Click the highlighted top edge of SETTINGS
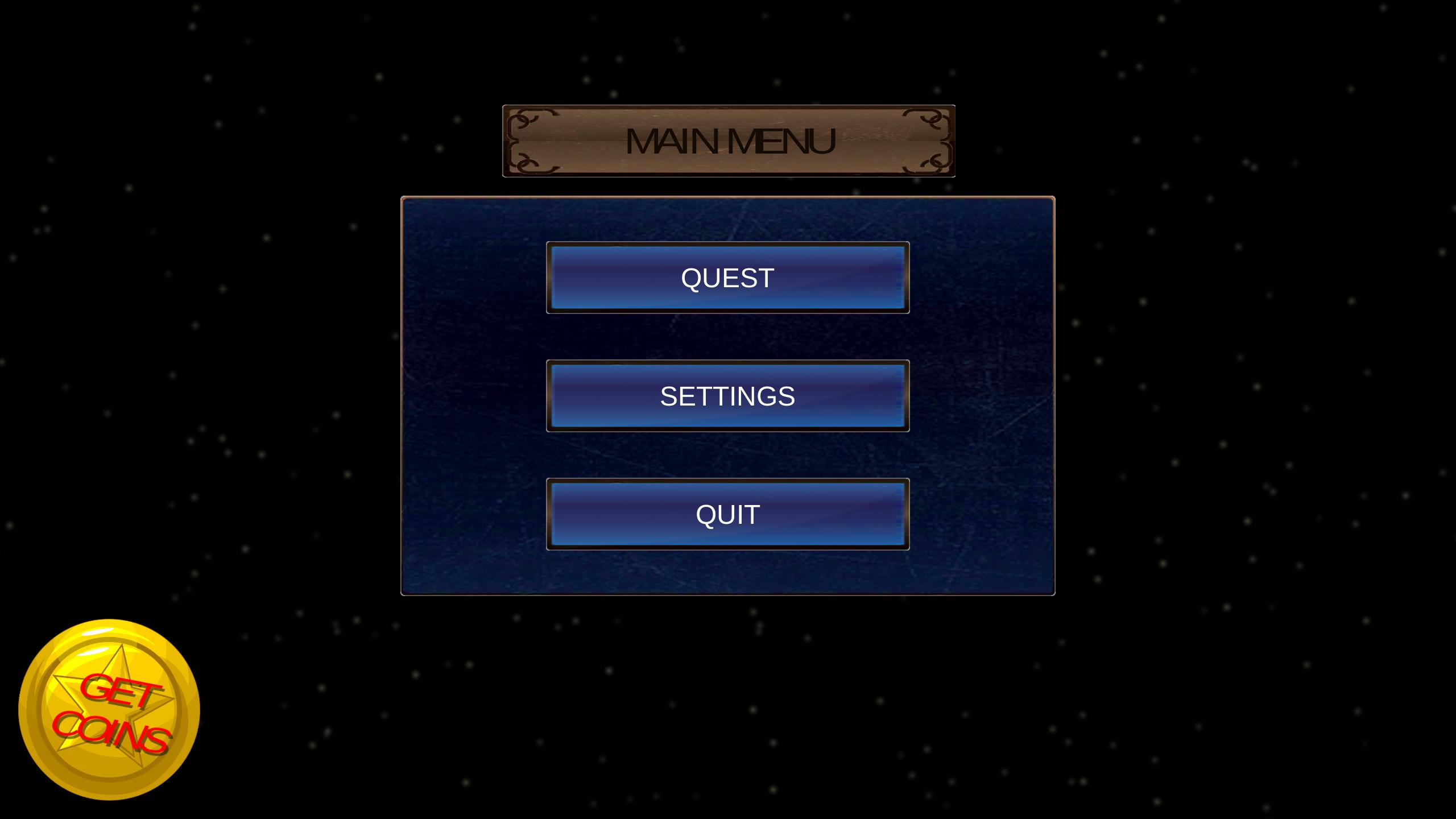This screenshot has width=1456, height=819. 728,369
